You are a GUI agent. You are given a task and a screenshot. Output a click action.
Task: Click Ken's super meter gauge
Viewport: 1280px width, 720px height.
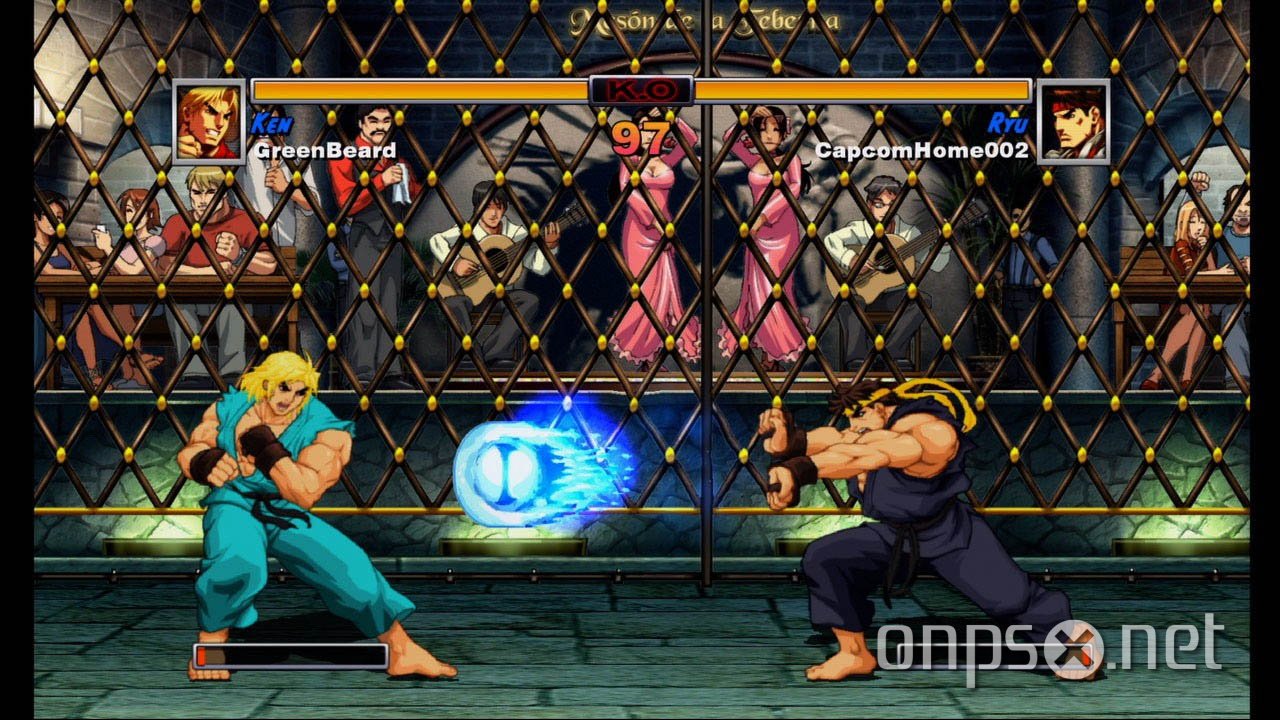290,656
